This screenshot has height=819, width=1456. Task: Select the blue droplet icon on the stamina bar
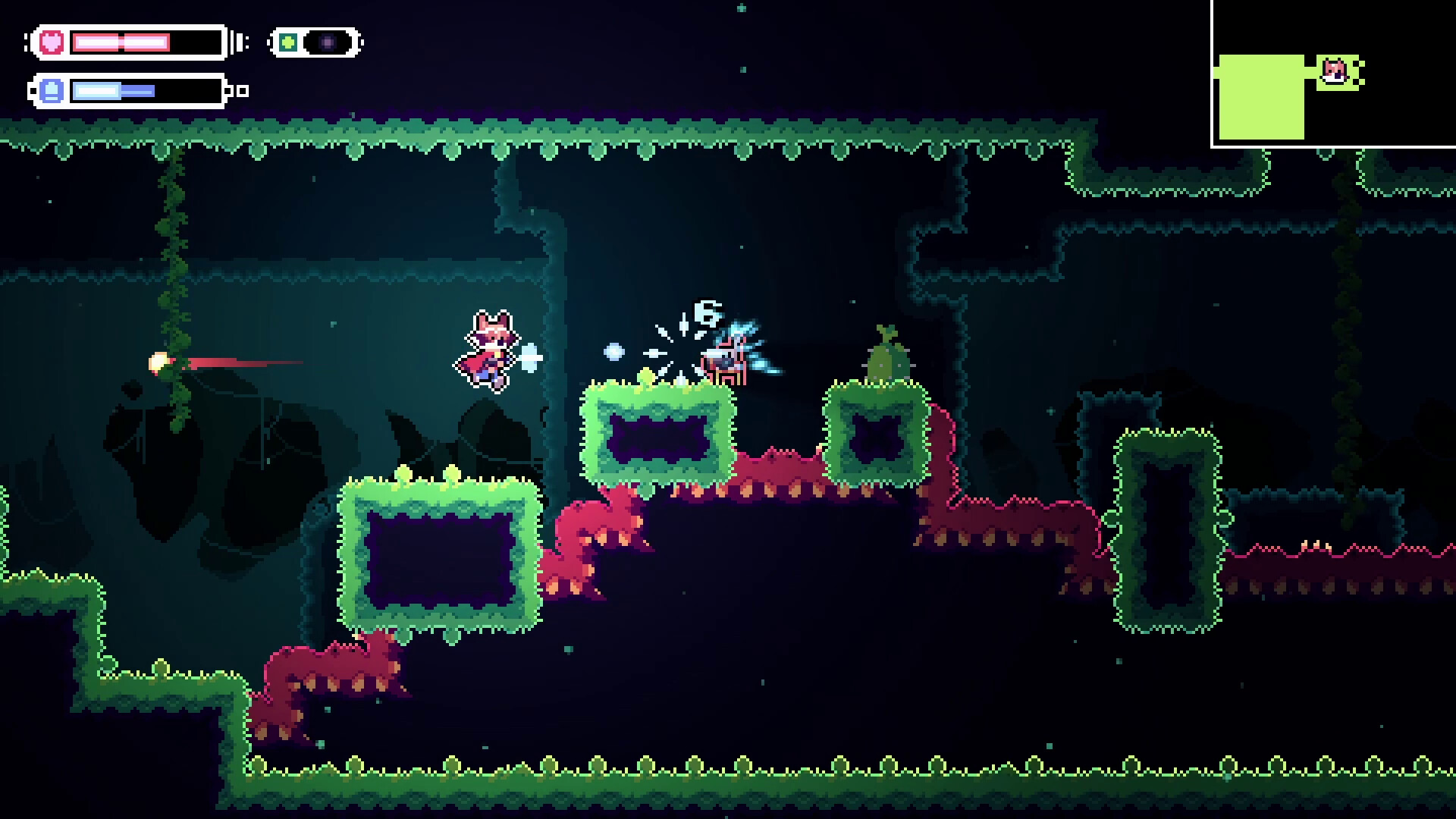click(x=50, y=91)
